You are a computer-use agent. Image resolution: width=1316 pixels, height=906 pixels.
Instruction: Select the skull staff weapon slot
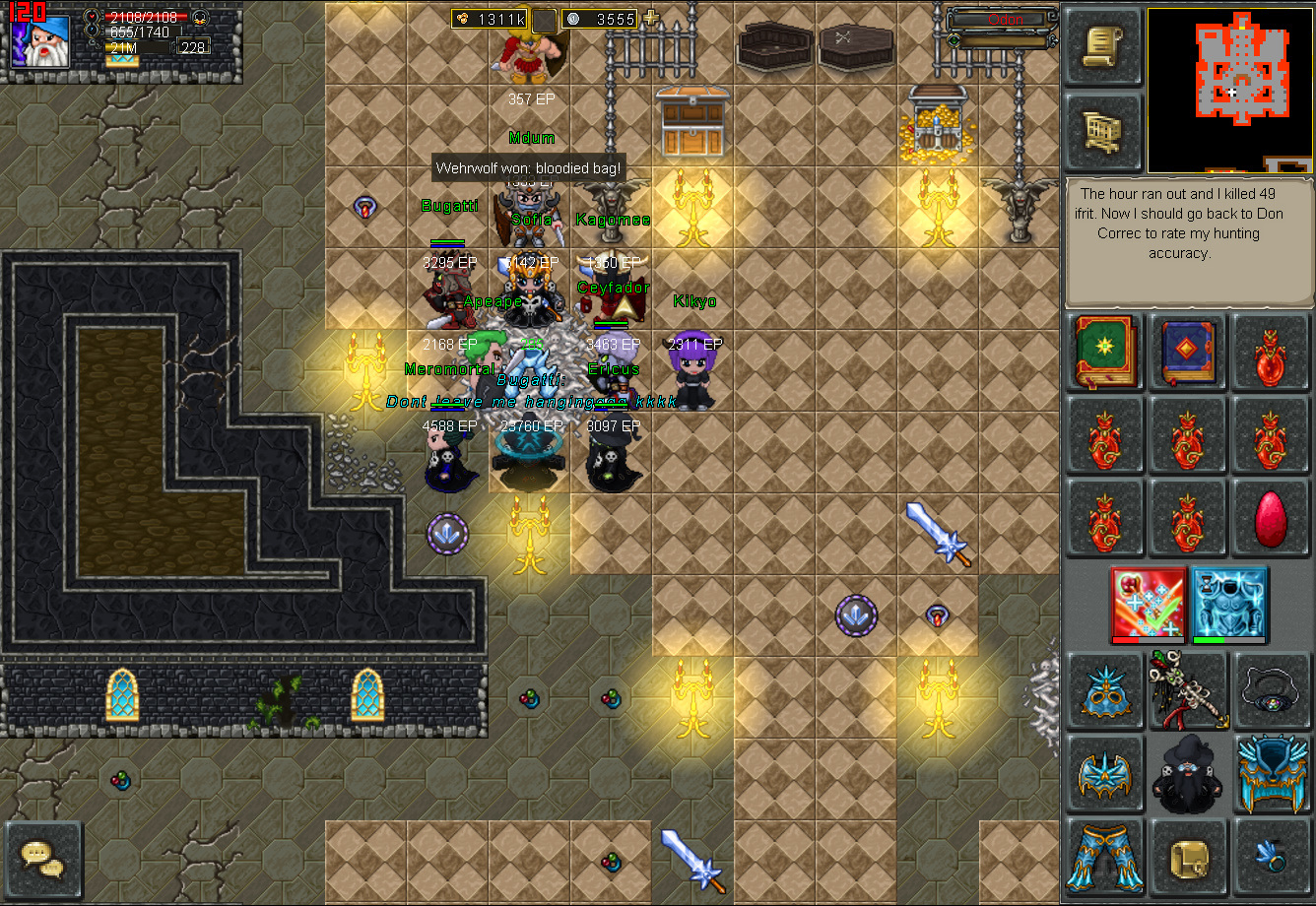(x=1188, y=689)
